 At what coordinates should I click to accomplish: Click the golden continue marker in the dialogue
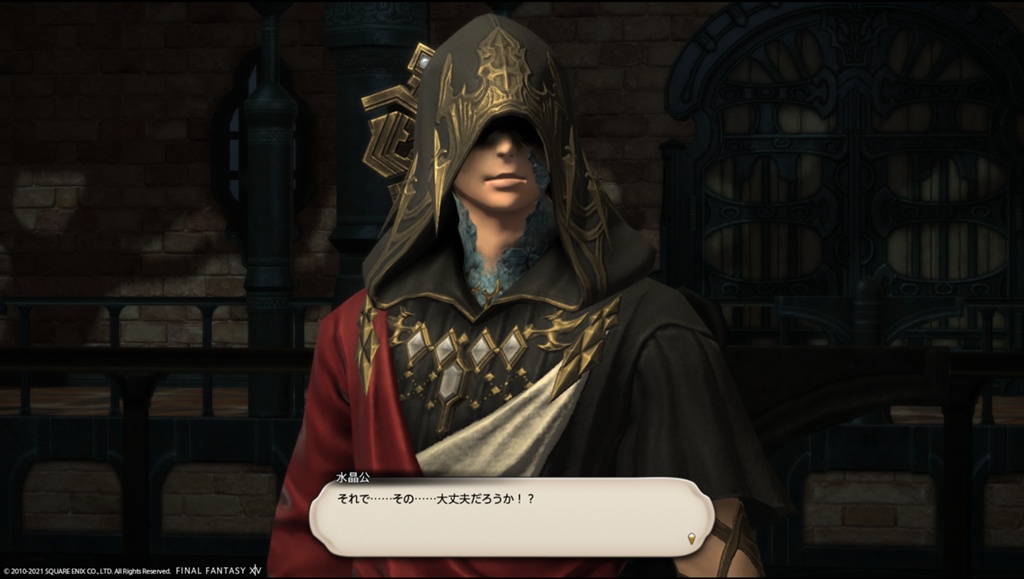tap(691, 540)
